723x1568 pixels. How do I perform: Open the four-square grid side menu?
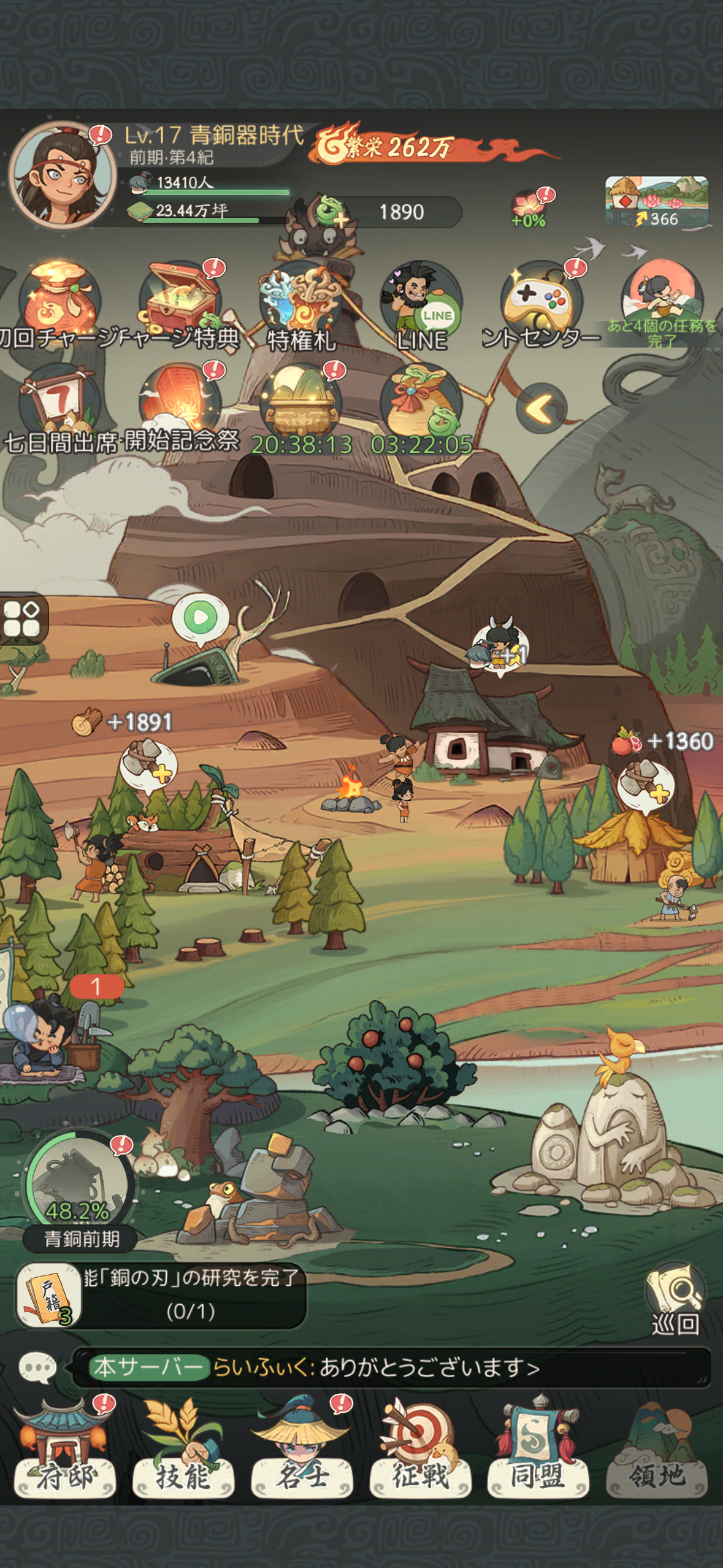pos(22,618)
